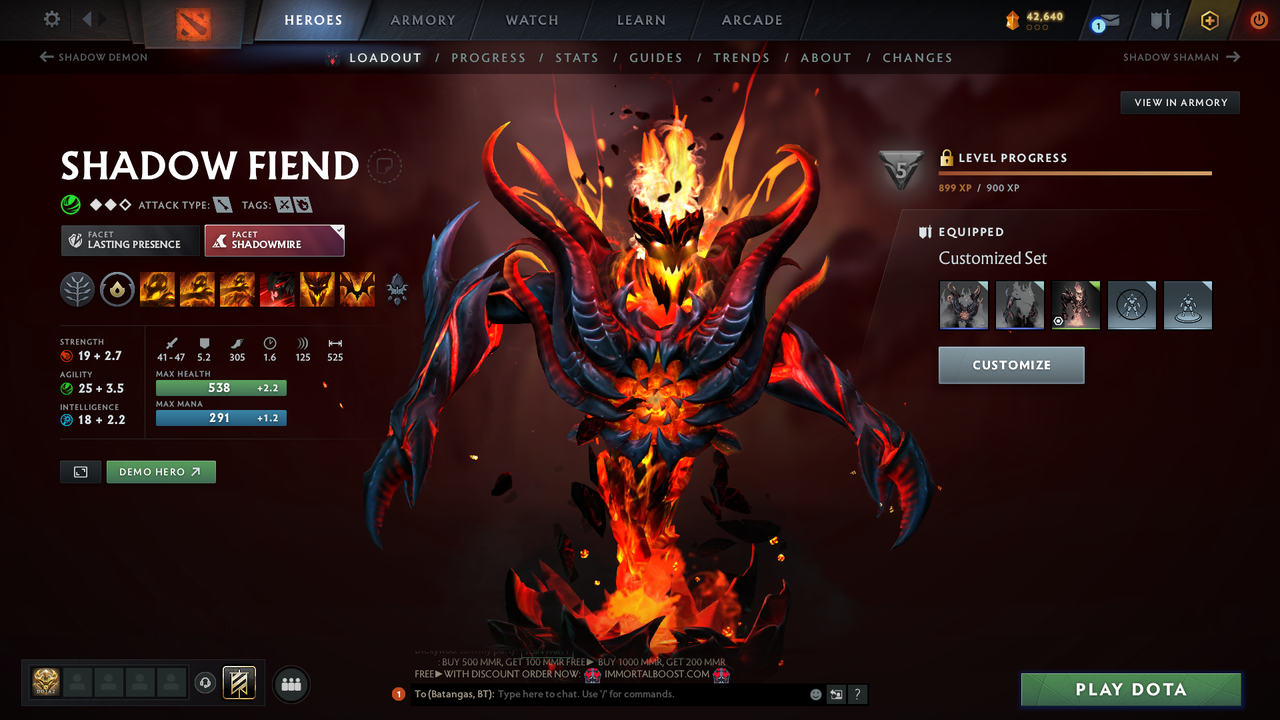
Task: Open the friends list people icon
Action: tap(290, 684)
